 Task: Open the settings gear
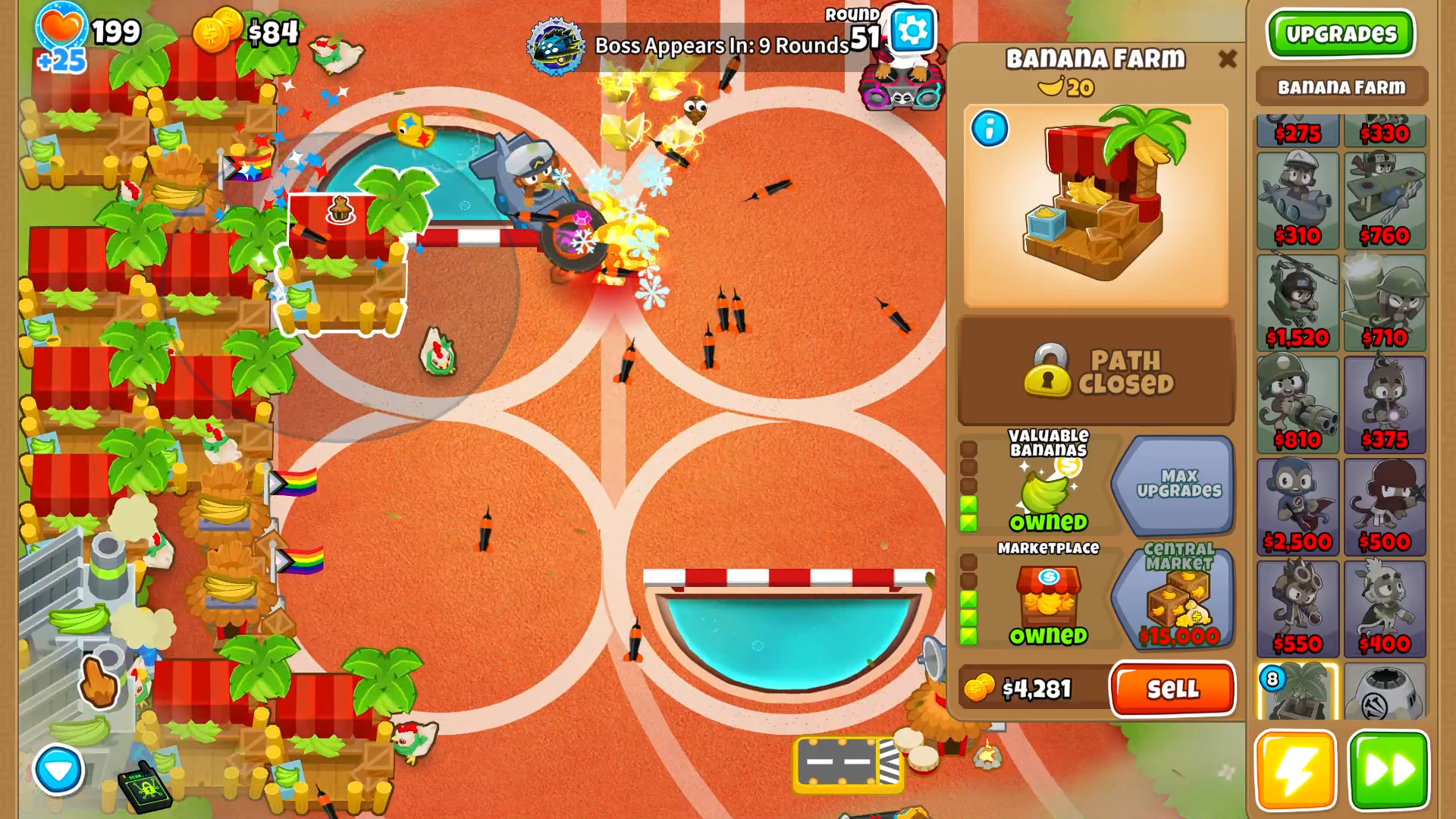click(x=912, y=30)
